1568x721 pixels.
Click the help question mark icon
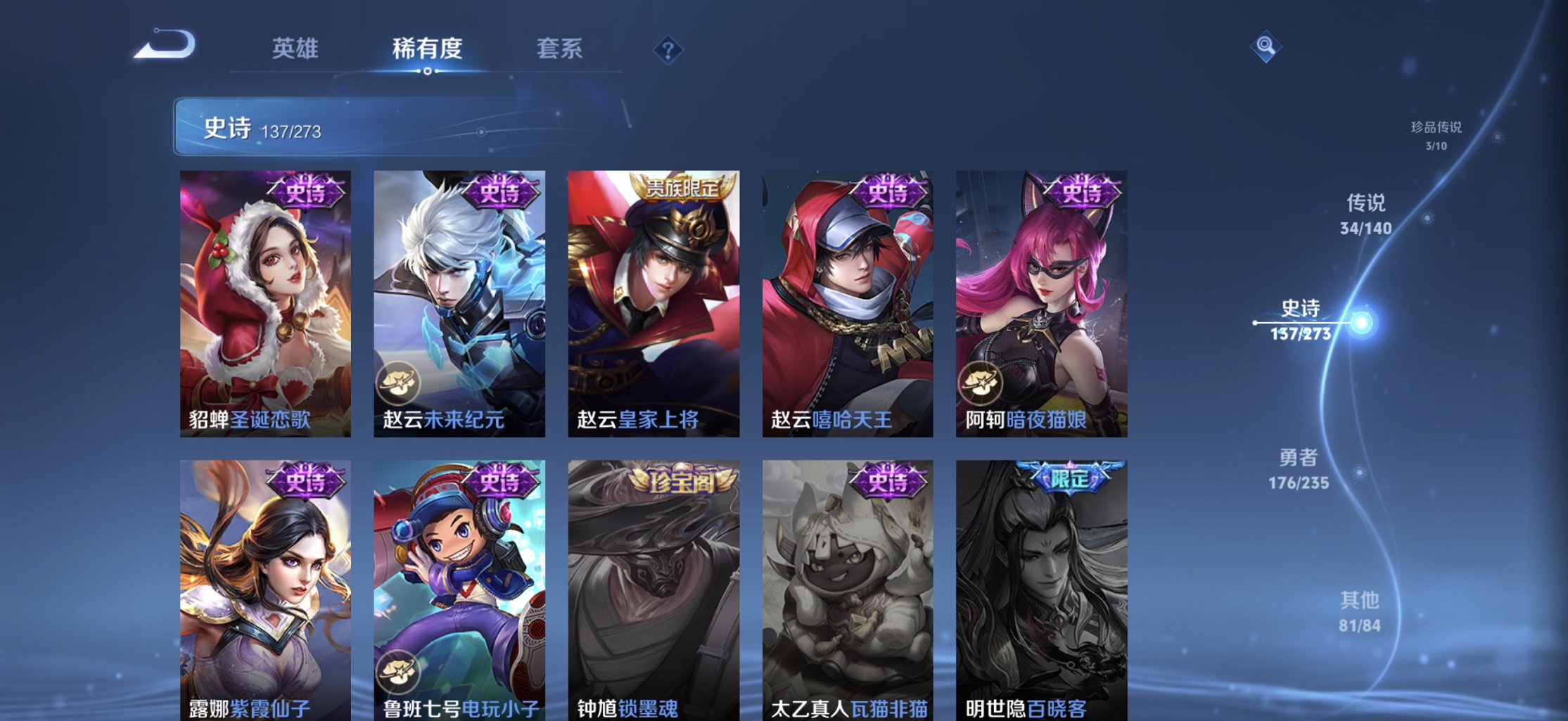coord(668,49)
